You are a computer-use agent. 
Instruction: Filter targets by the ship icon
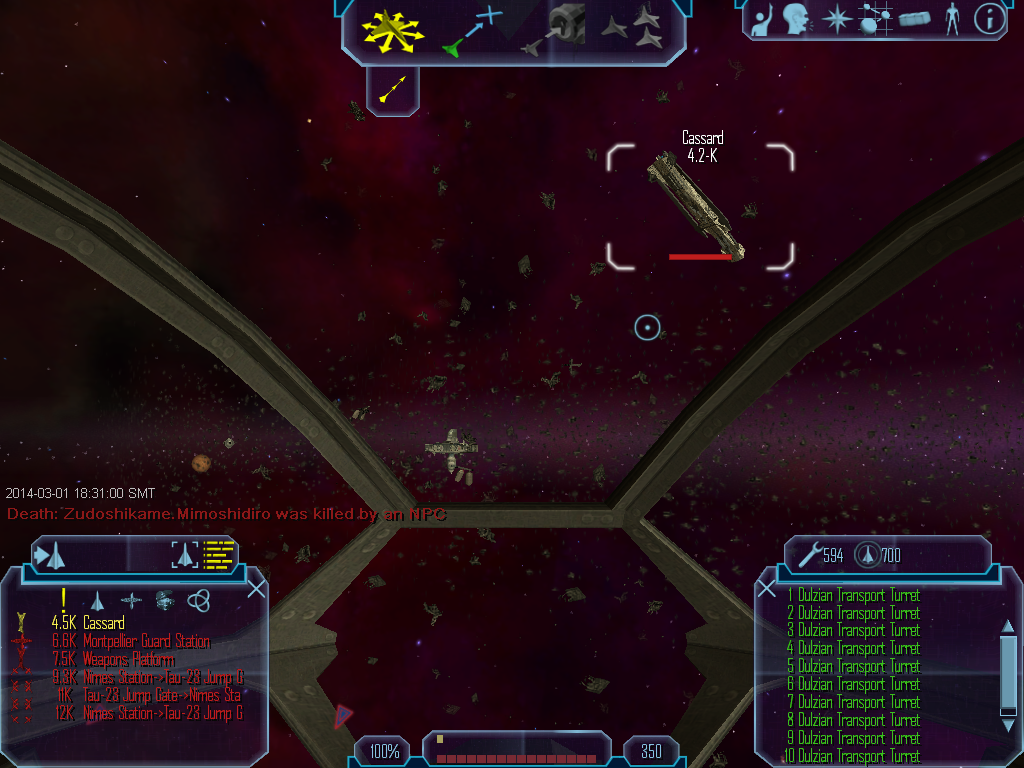click(x=97, y=600)
